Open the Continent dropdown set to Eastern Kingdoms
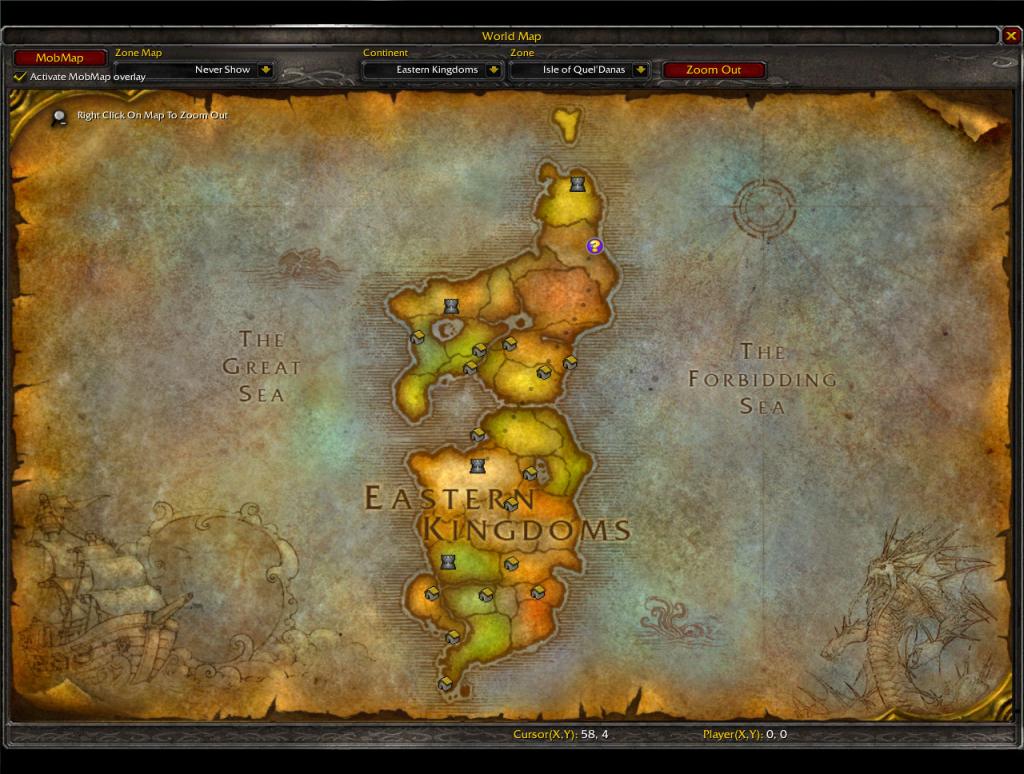Viewport: 1024px width, 774px height. pos(493,70)
